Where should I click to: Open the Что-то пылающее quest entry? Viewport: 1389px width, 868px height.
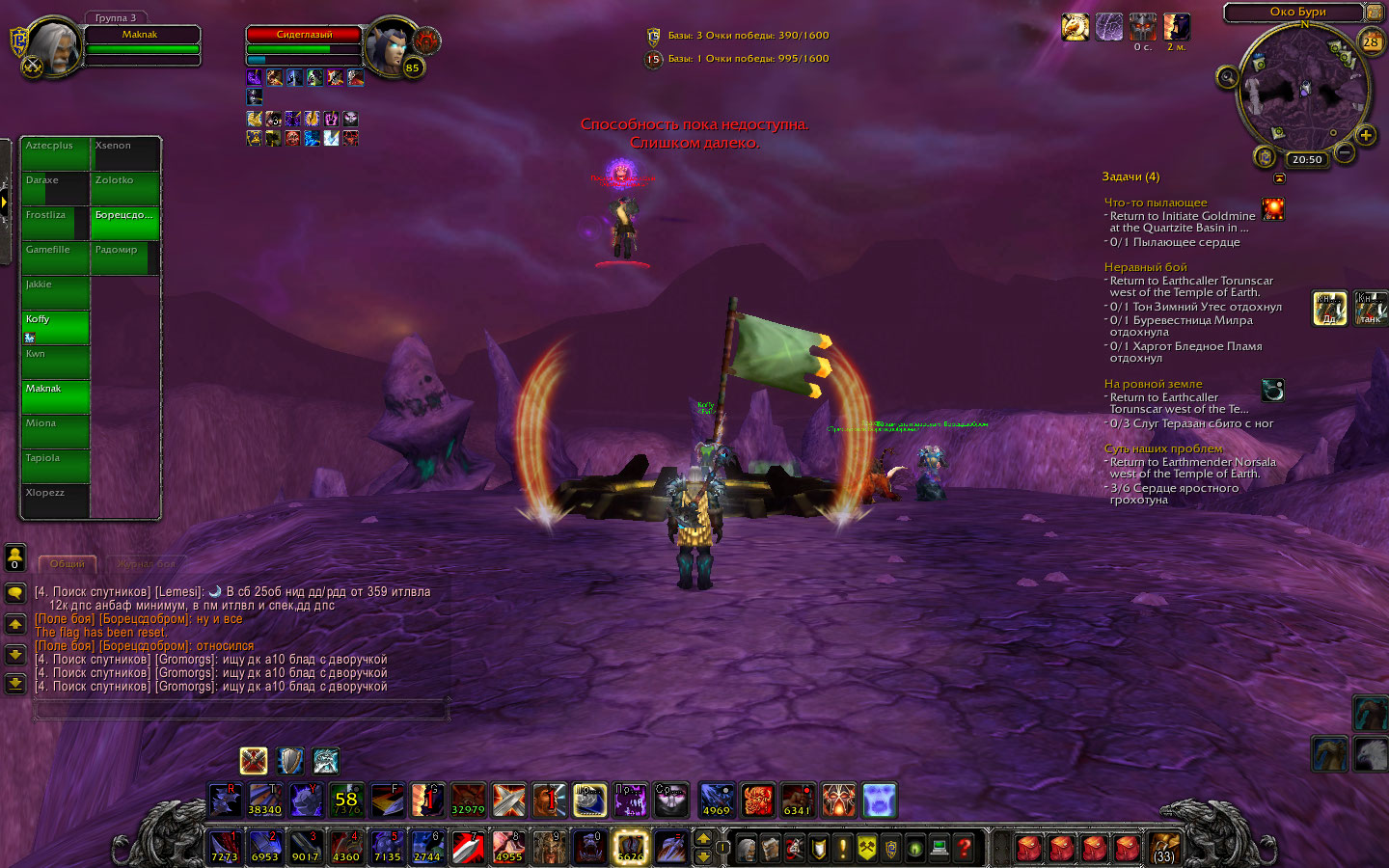point(1156,203)
